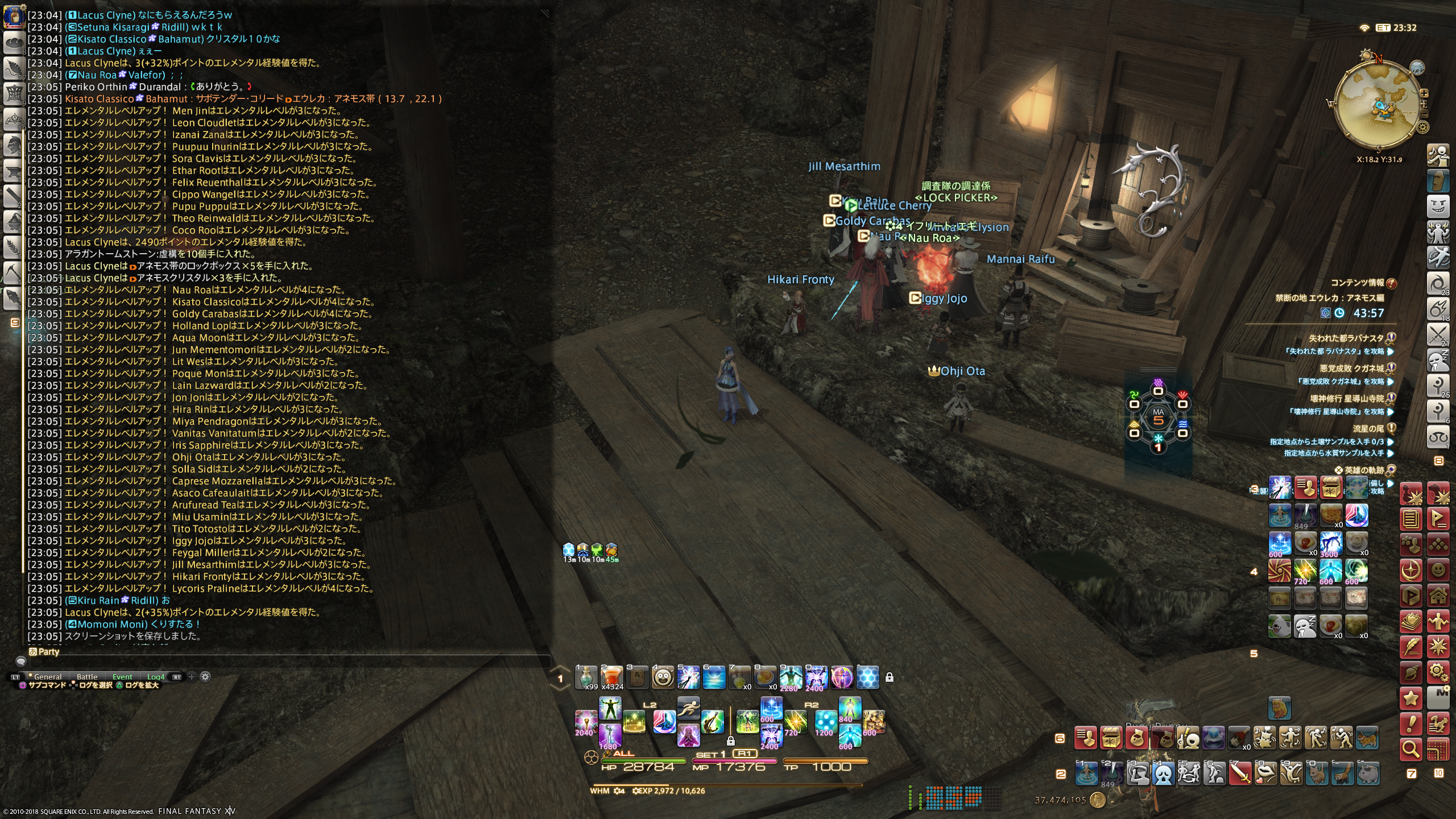Open the treasure chest icon in hotbar 3

click(x=1330, y=487)
